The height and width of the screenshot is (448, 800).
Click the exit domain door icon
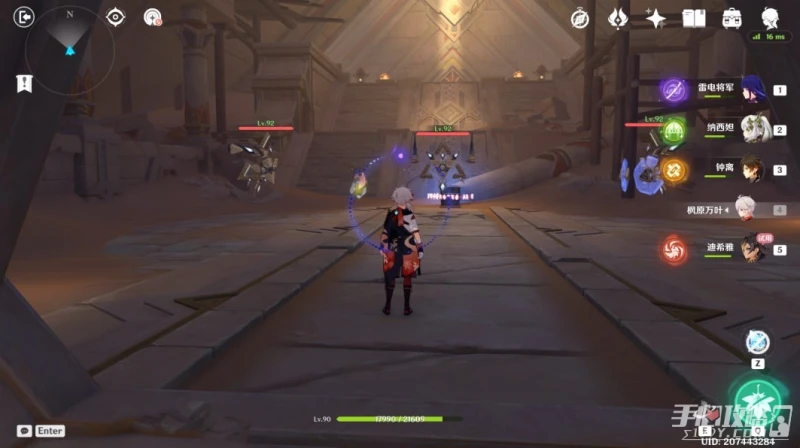pyautogui.click(x=26, y=15)
